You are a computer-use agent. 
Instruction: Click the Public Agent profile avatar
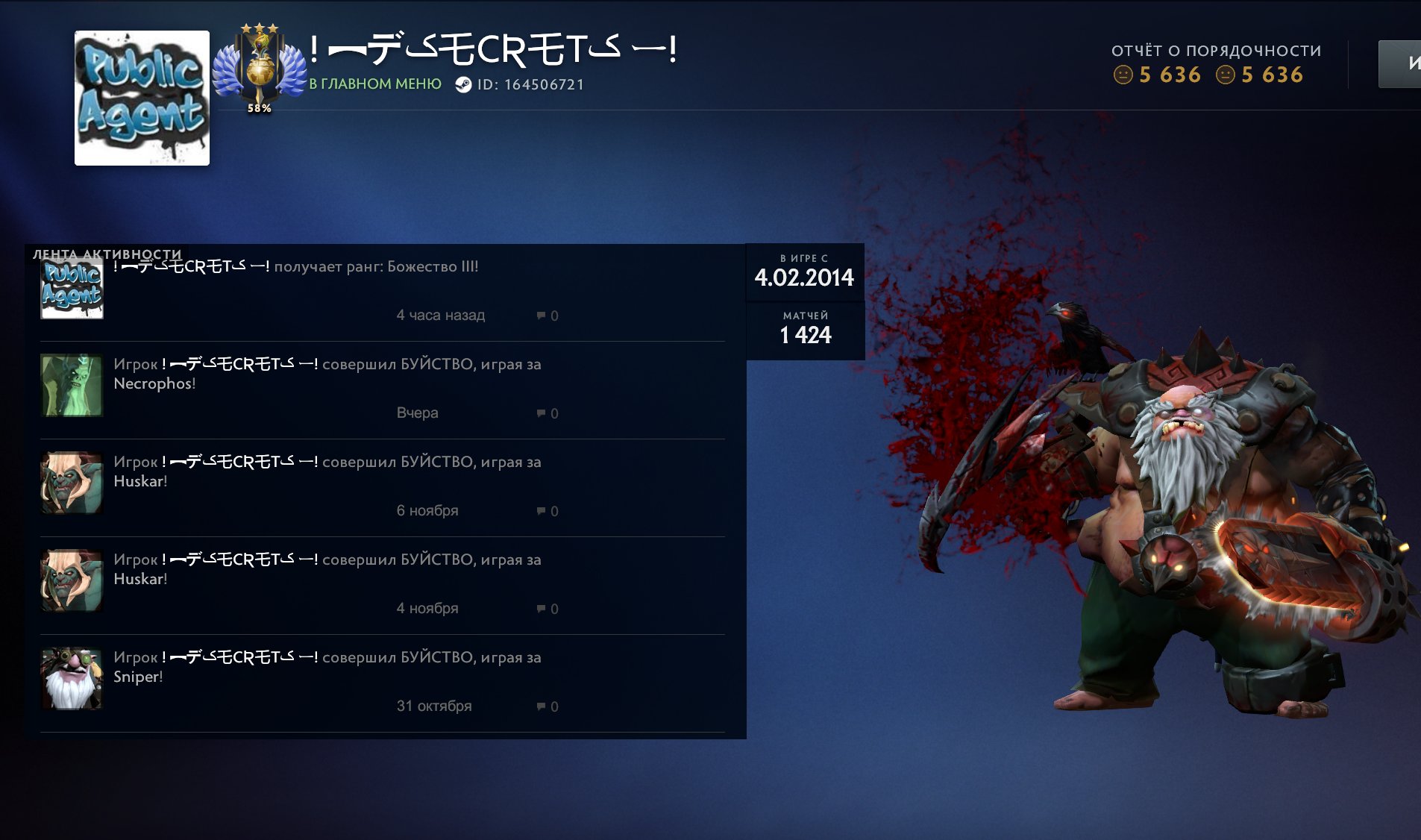[141, 98]
